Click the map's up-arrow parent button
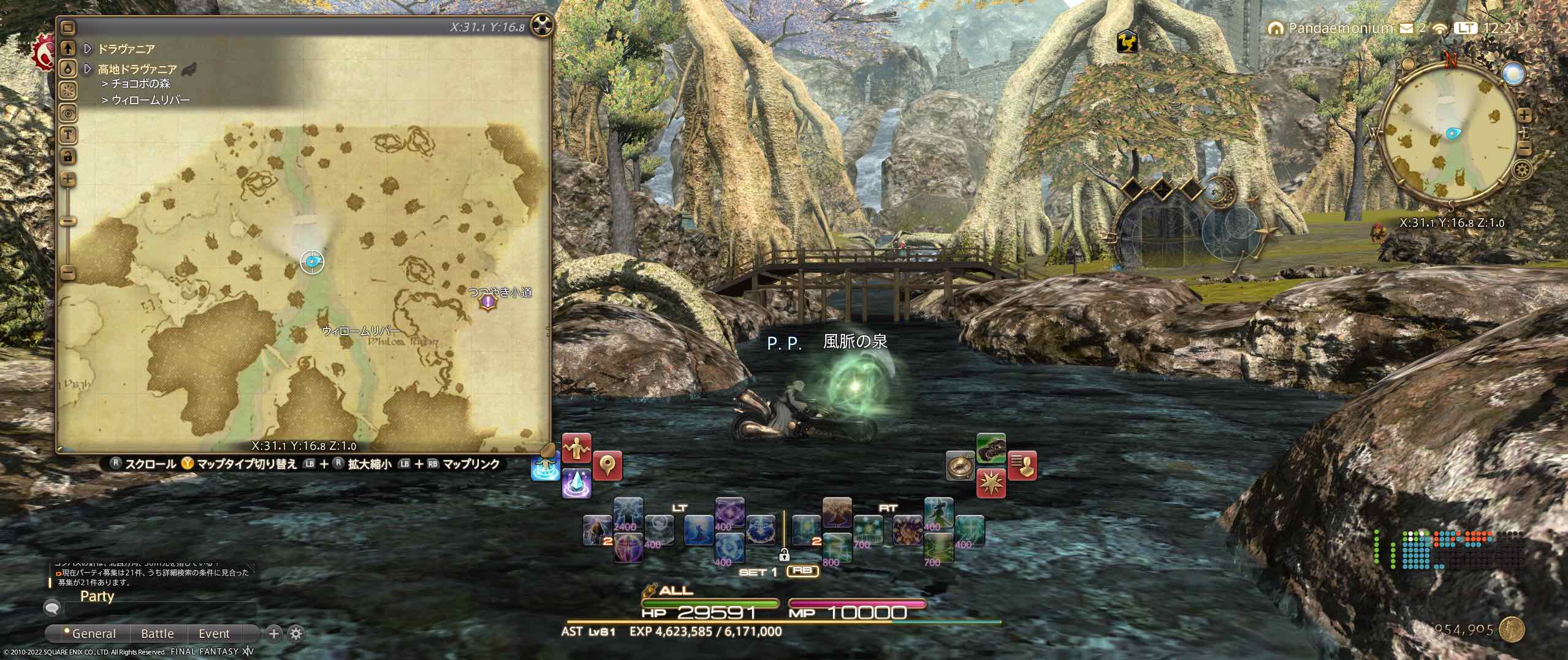1568x660 pixels. coord(68,48)
